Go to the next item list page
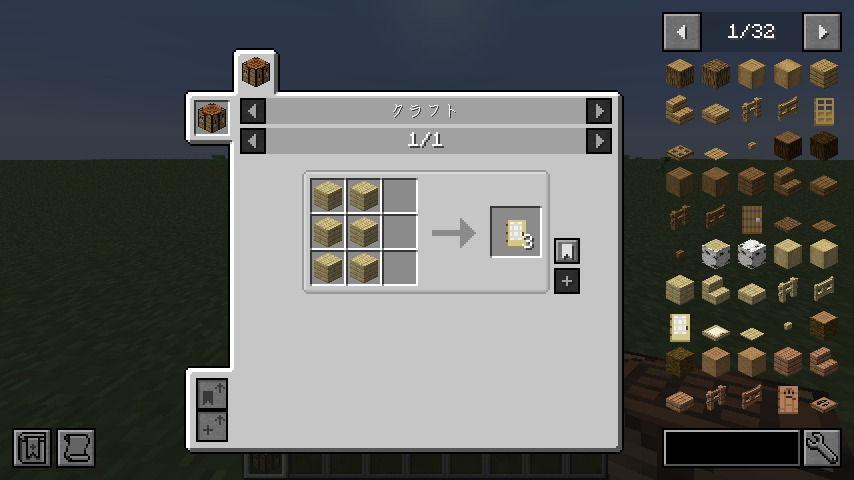Viewport: 854px width, 480px height. pyautogui.click(x=821, y=32)
